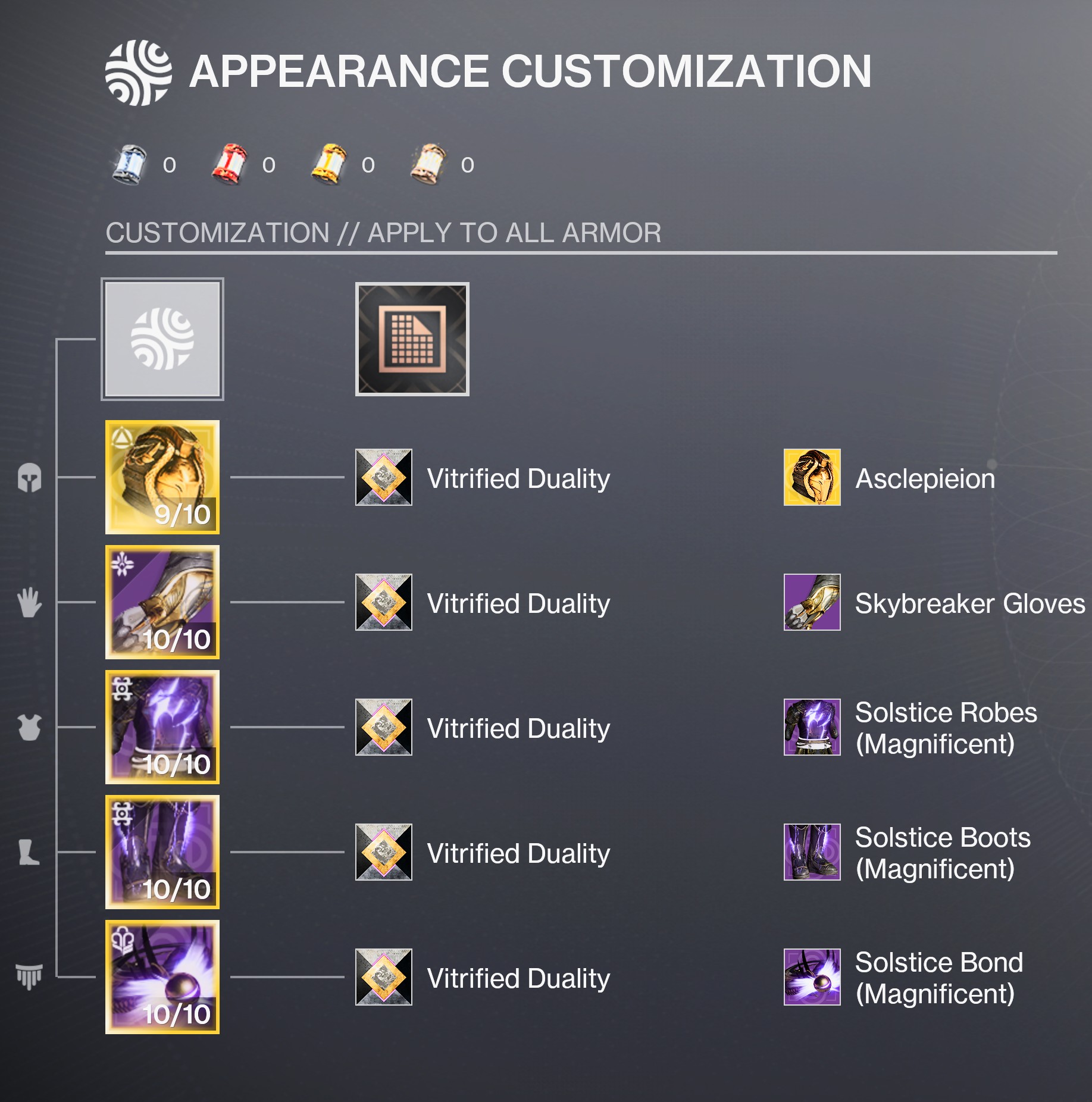The height and width of the screenshot is (1102, 1092).
Task: Change the gloves' Vitrified Duality shader
Action: 384,602
